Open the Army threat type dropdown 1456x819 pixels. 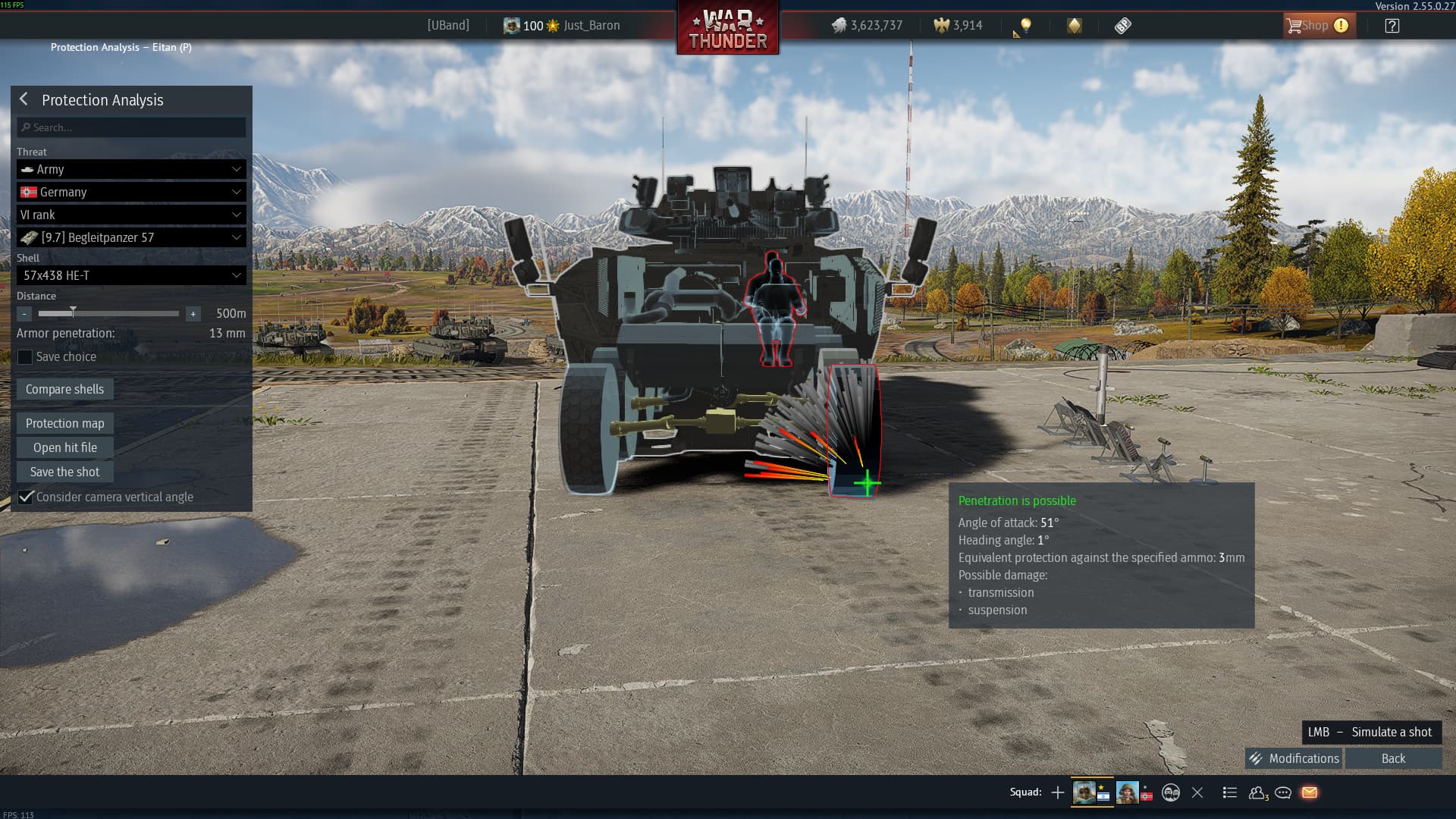131,169
